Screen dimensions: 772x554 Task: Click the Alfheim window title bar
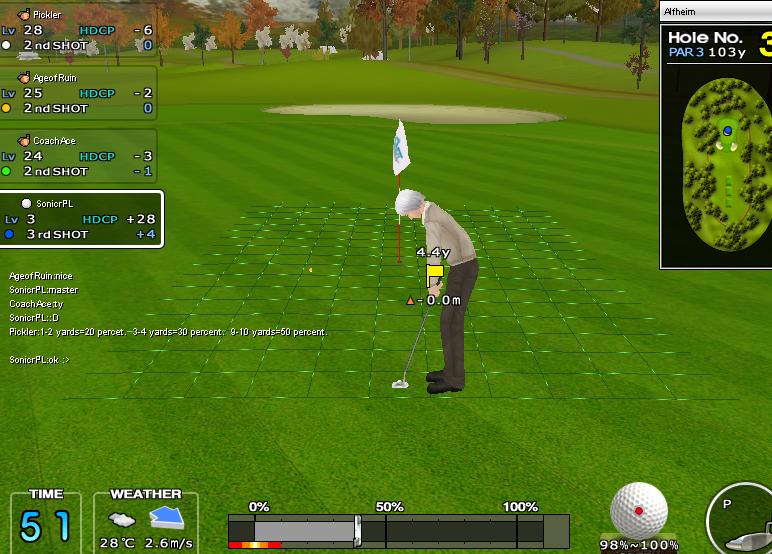point(715,12)
